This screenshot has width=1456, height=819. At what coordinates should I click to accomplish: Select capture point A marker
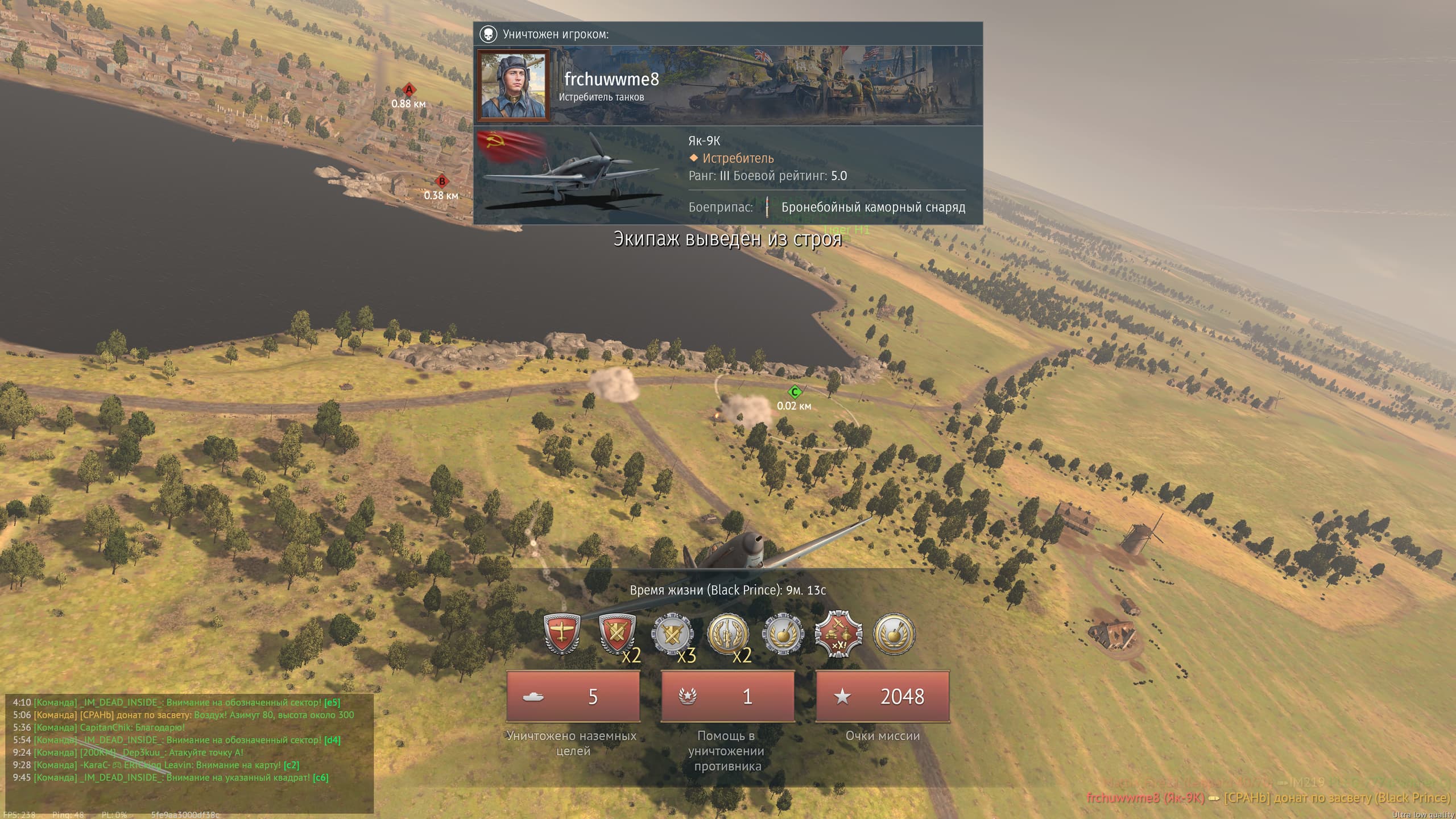click(x=408, y=90)
